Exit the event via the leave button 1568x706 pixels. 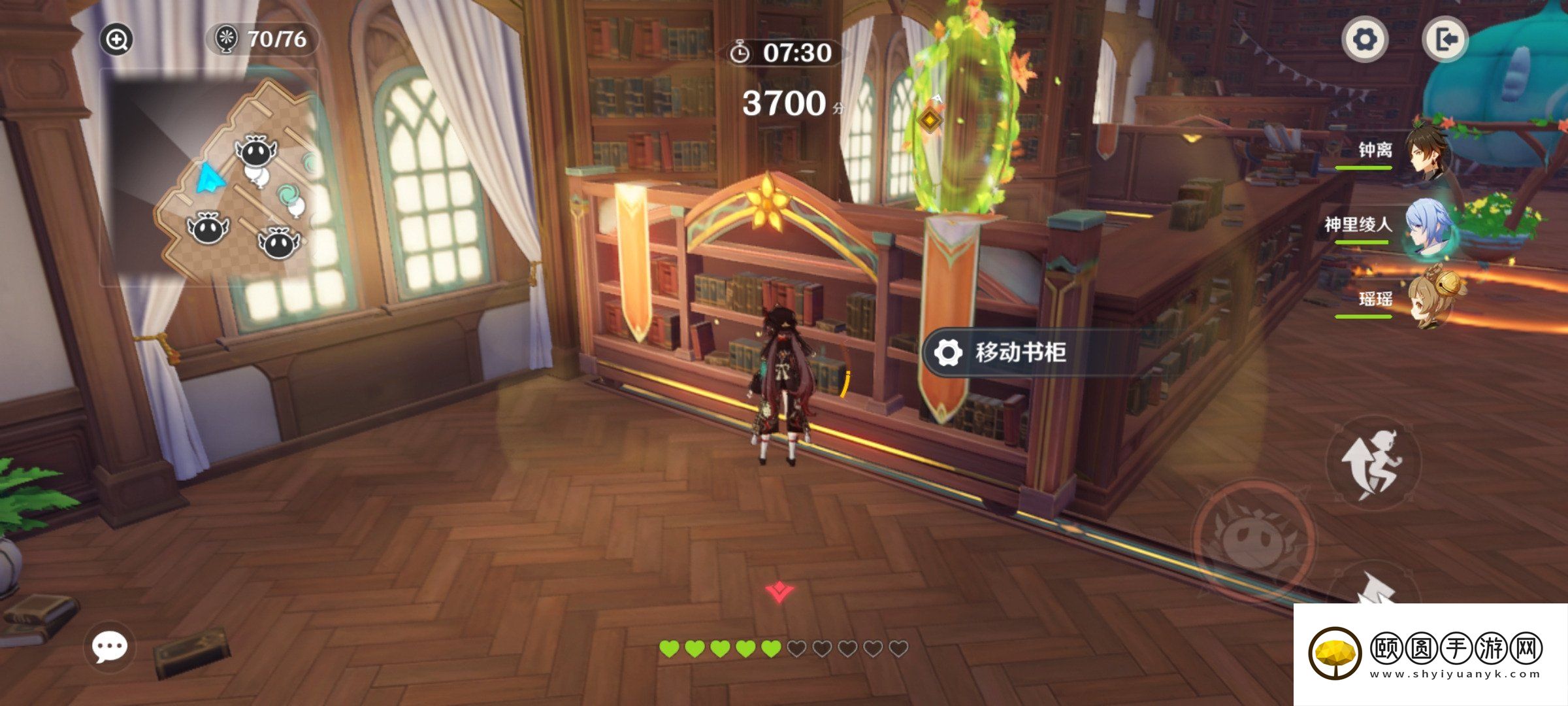coord(1445,40)
